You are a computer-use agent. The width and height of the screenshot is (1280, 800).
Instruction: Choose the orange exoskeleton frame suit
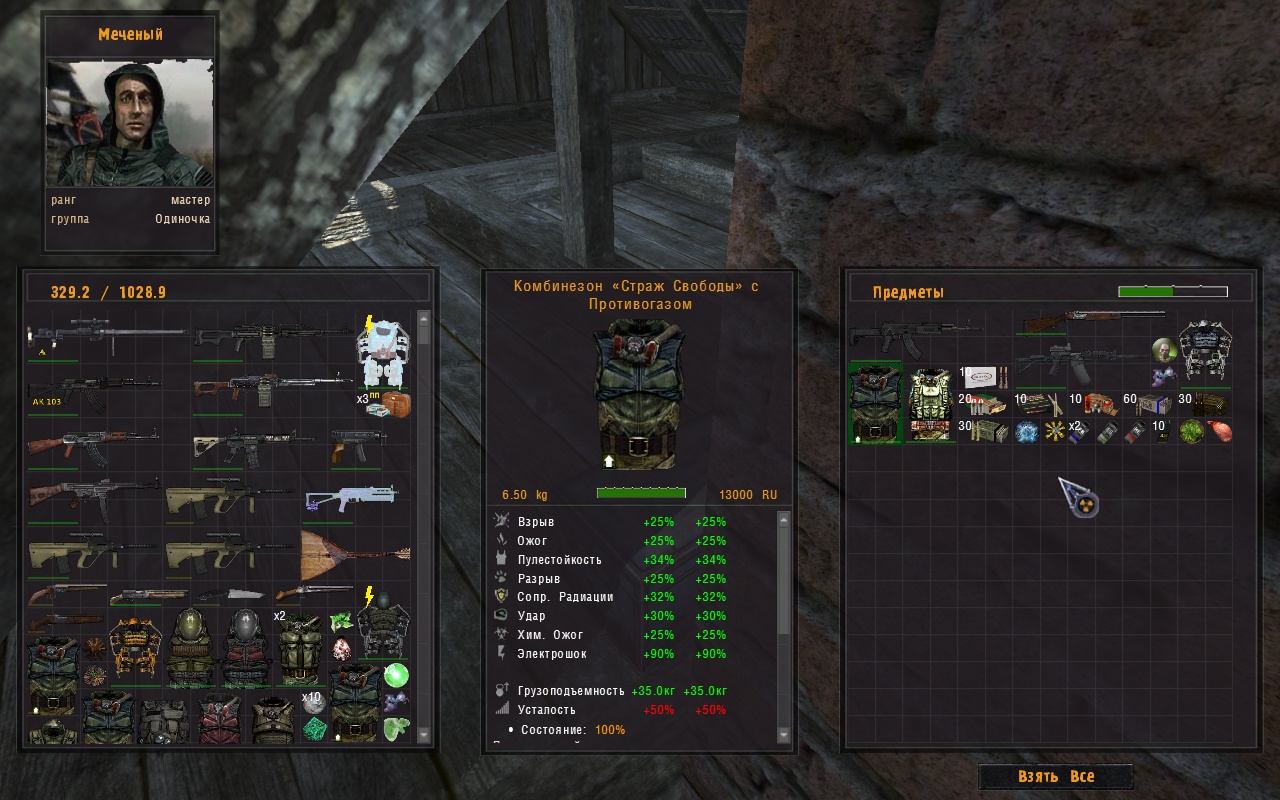(x=136, y=649)
